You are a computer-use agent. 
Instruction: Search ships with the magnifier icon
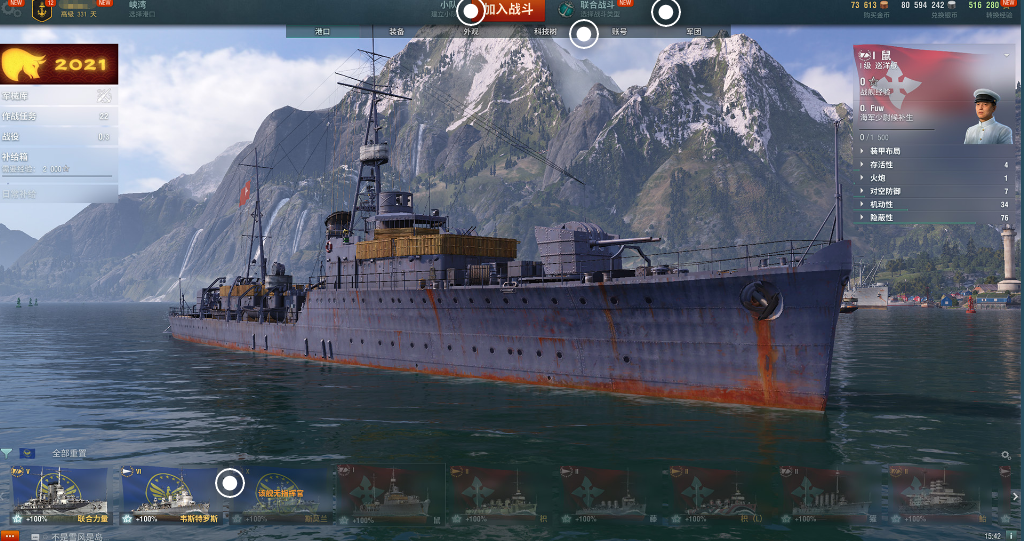[x=1006, y=455]
